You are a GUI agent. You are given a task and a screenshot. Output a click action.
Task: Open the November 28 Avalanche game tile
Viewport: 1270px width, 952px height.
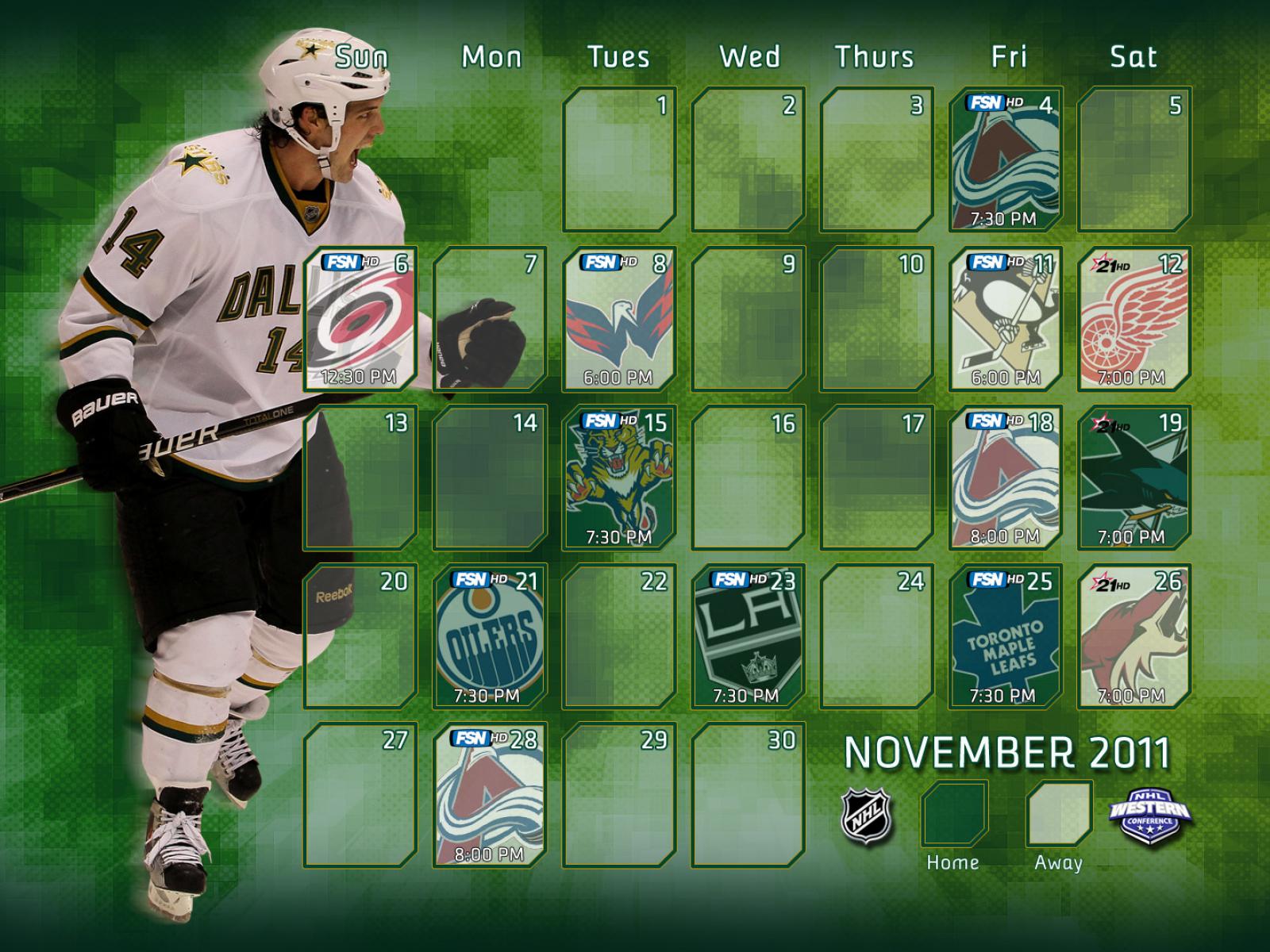point(490,795)
